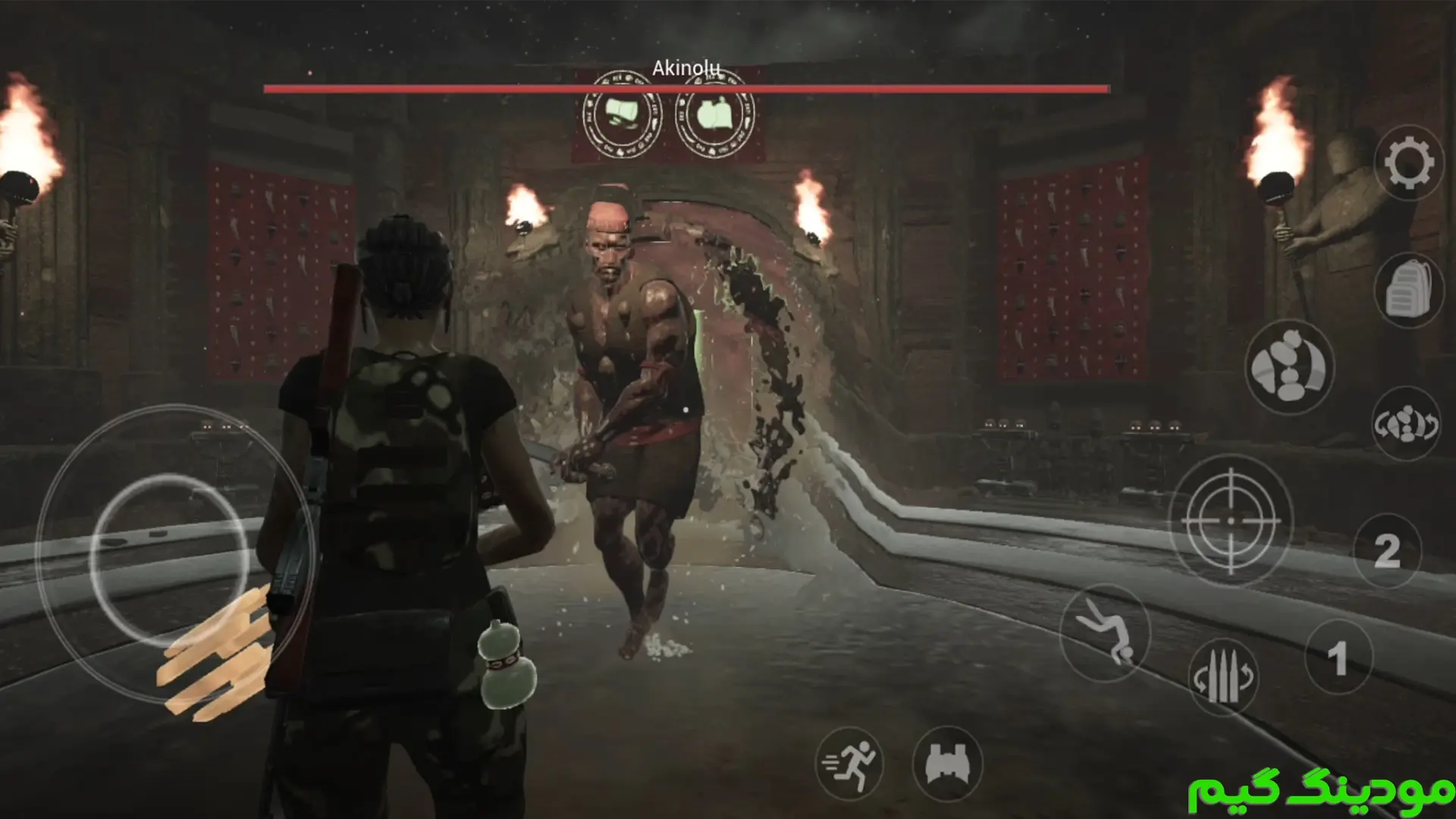Select weapon slot 1
Image resolution: width=1456 pixels, height=819 pixels.
click(1338, 657)
